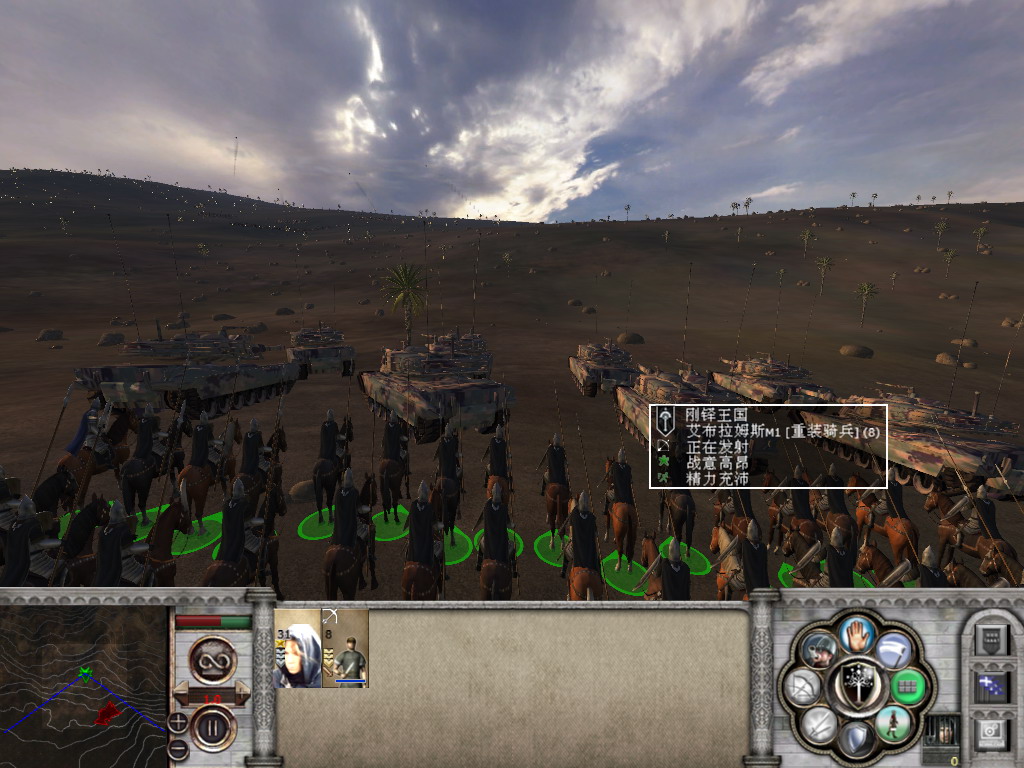Open the group formations banner button
The image size is (1024, 768).
click(991, 637)
